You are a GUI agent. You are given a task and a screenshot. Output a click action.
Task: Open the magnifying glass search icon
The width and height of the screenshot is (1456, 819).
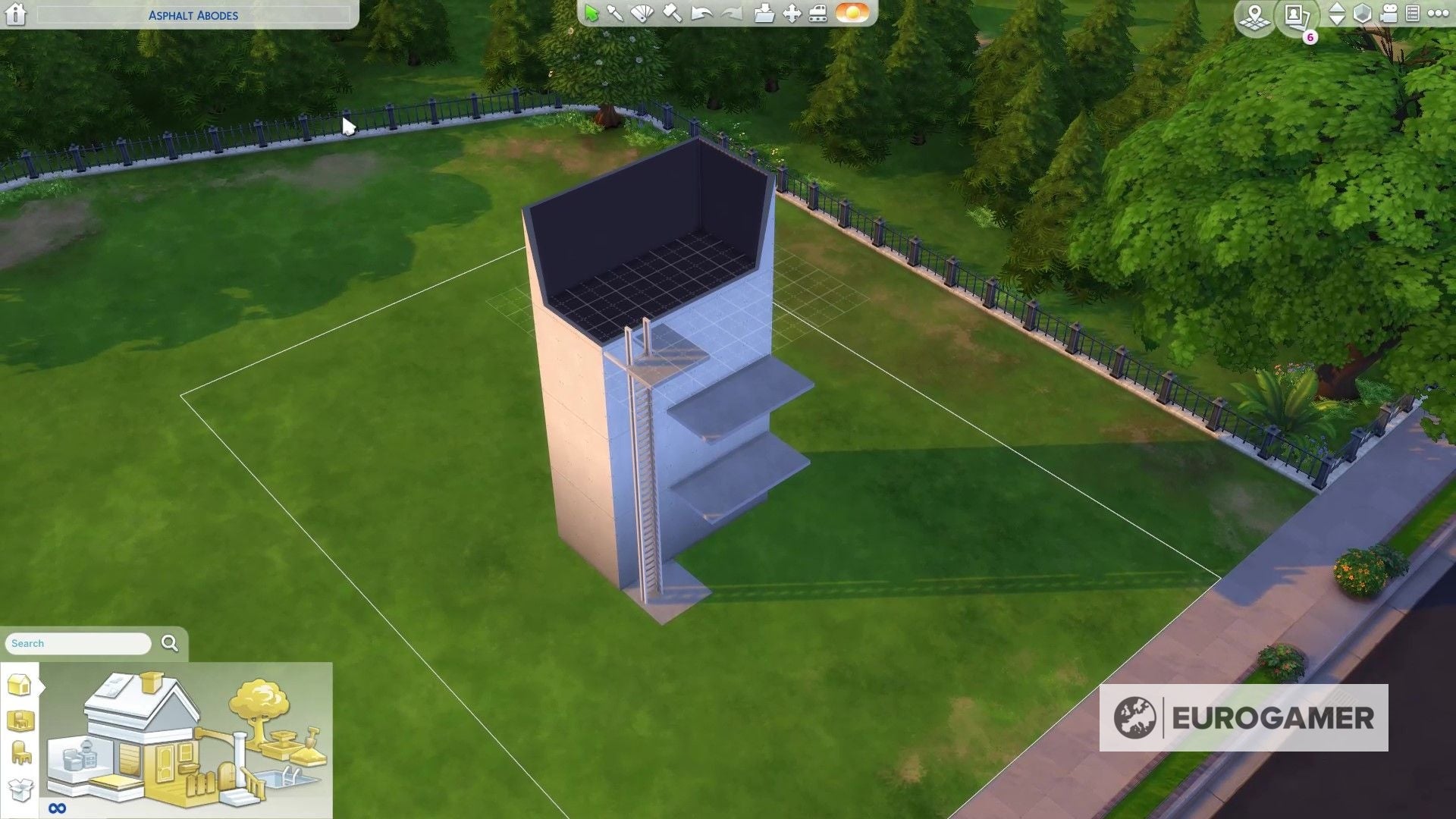(168, 643)
